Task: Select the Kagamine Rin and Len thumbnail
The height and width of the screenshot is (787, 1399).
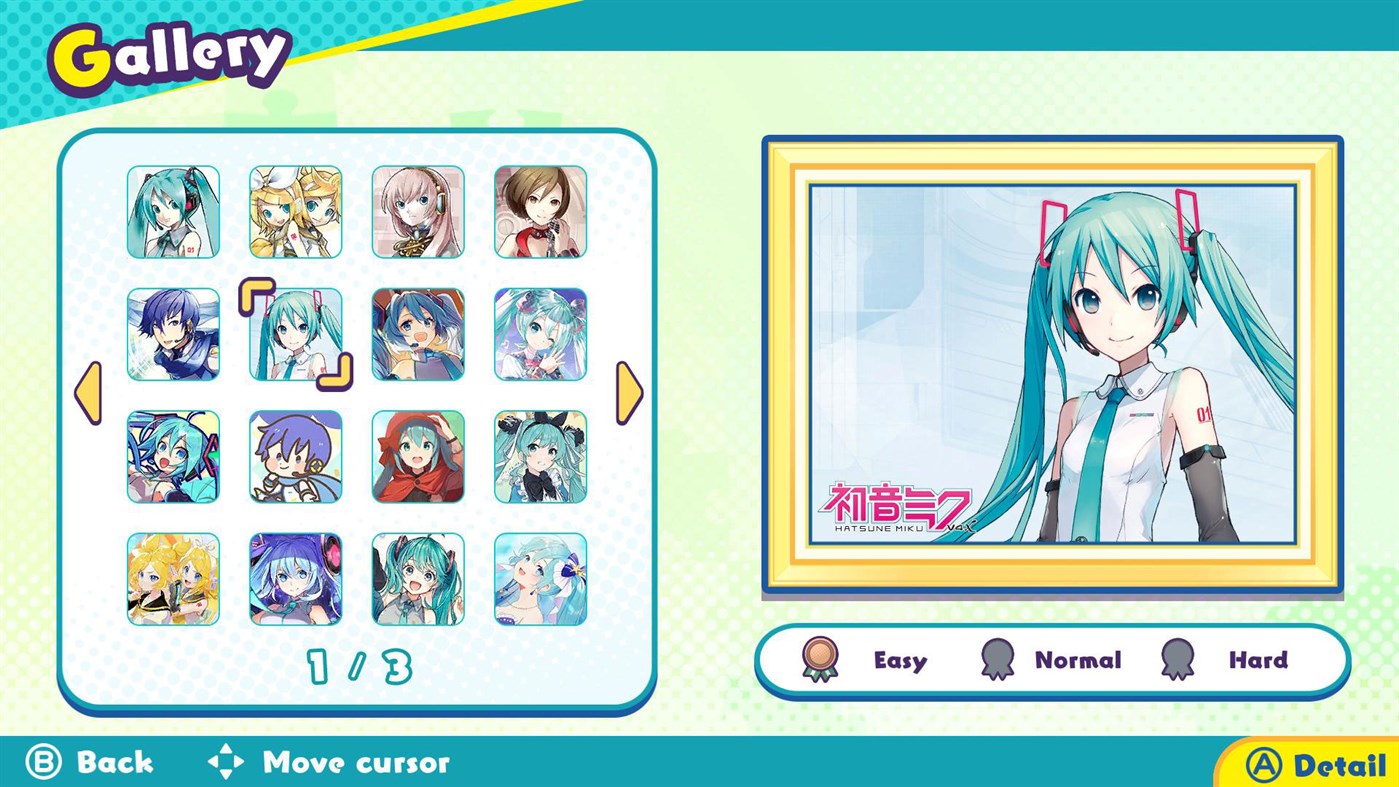Action: (x=295, y=210)
